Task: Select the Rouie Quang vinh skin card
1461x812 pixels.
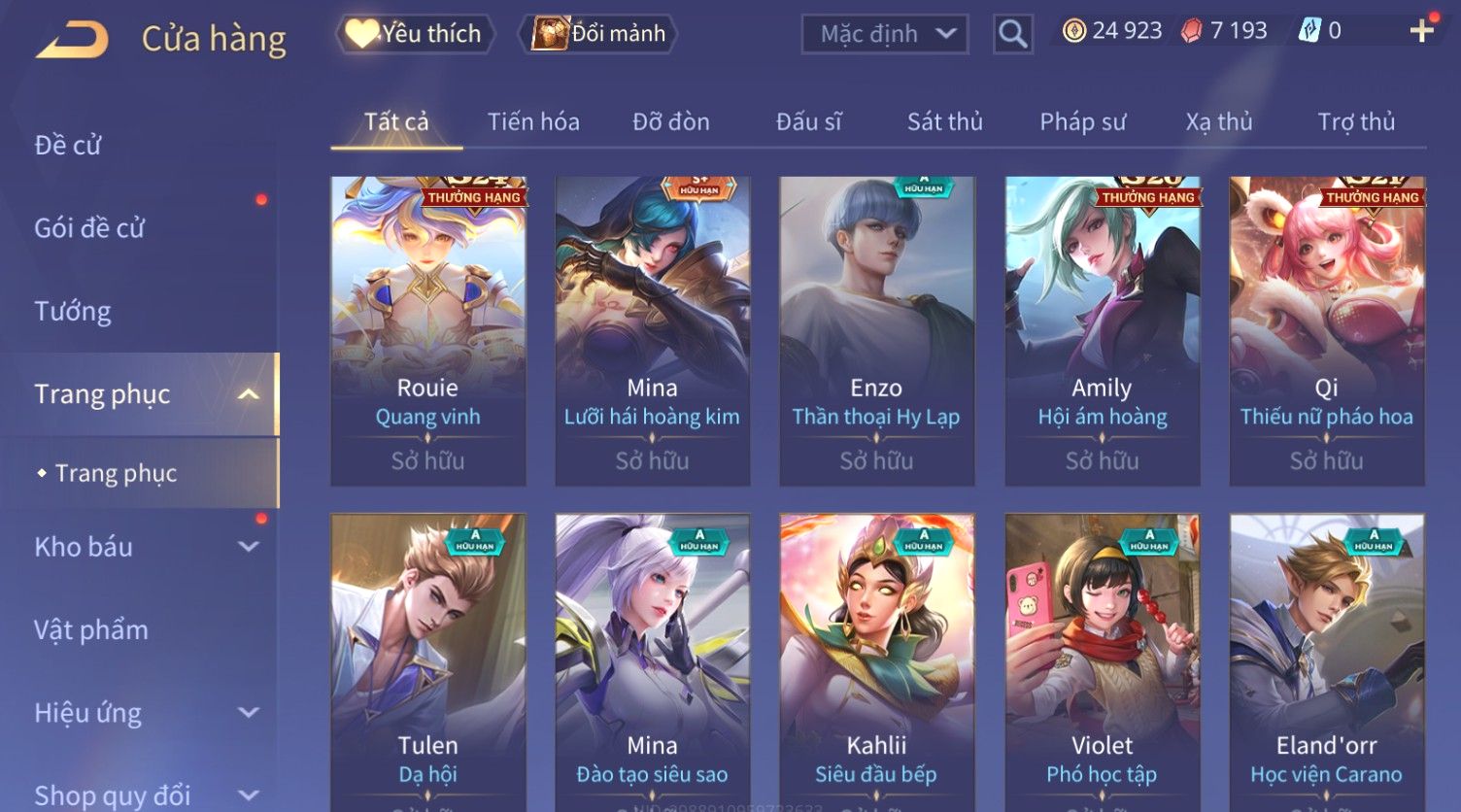Action: (x=427, y=330)
